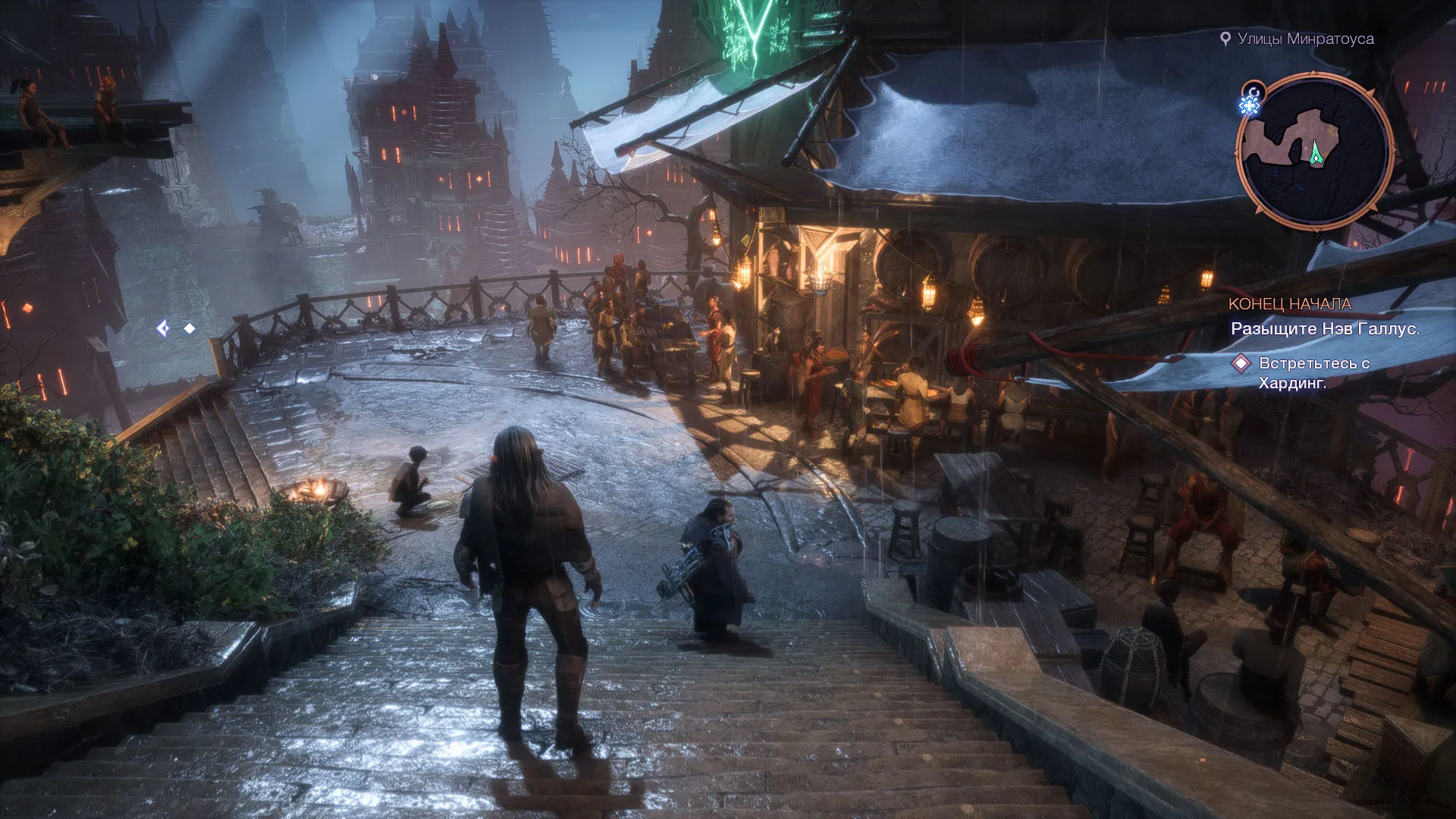Image resolution: width=1456 pixels, height=819 pixels.
Task: Select the "Улицы Минратоуса" location label
Action: [1305, 39]
